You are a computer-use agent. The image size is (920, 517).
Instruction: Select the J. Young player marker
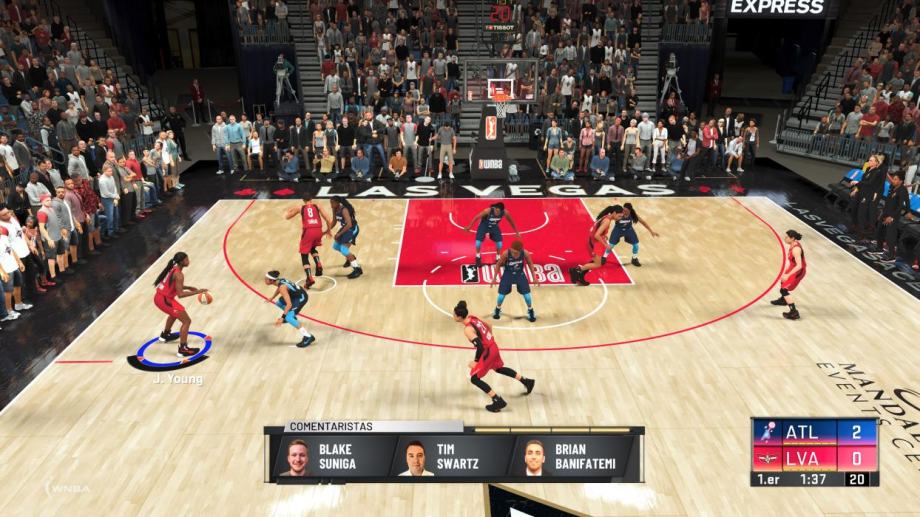tap(170, 350)
